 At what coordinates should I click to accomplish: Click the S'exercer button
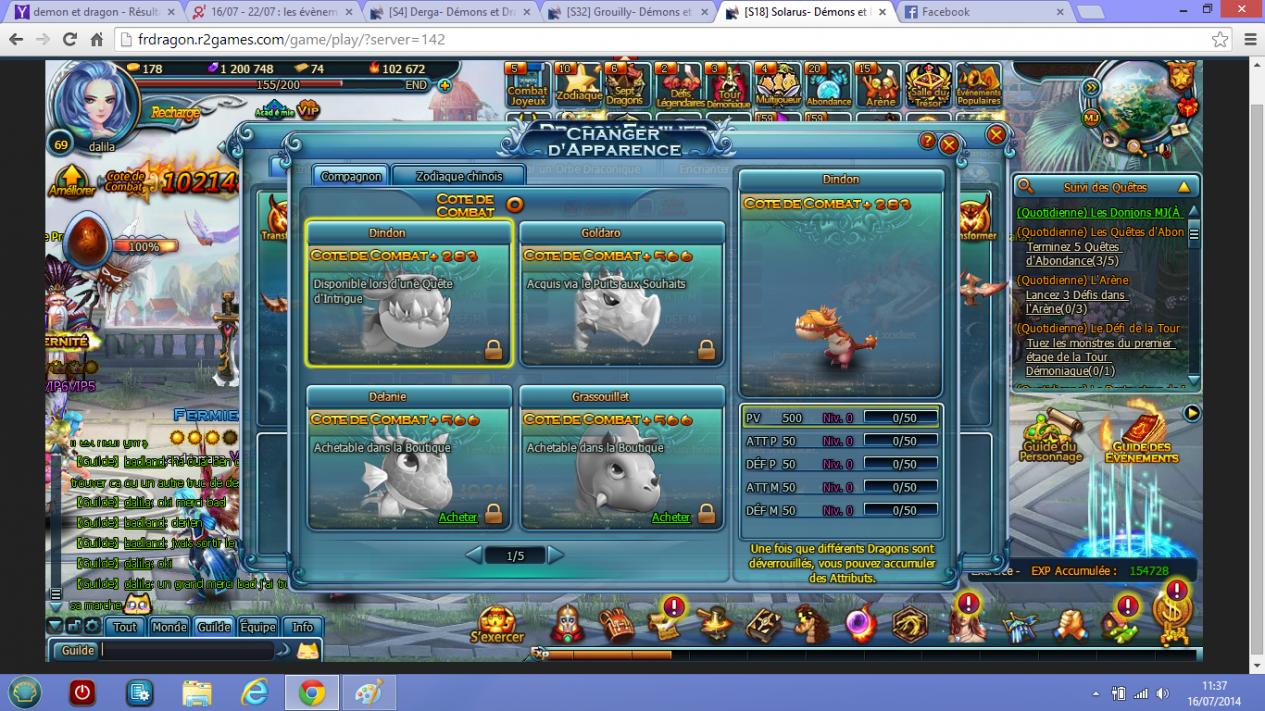pyautogui.click(x=497, y=625)
